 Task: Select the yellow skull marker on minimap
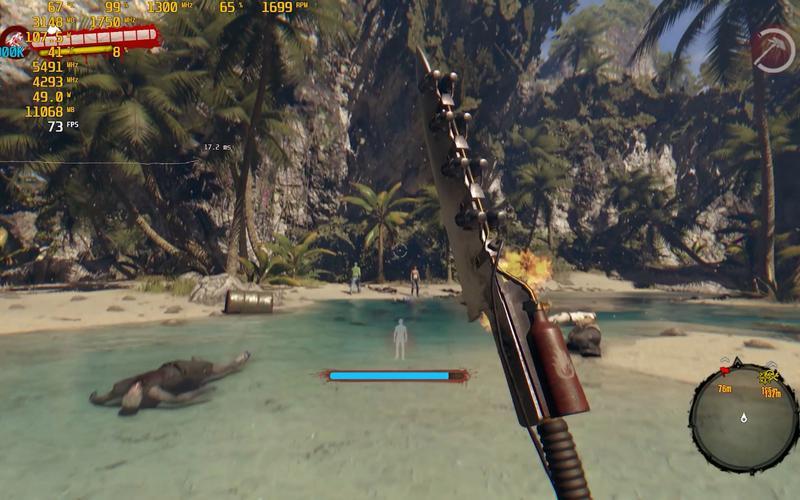click(768, 377)
